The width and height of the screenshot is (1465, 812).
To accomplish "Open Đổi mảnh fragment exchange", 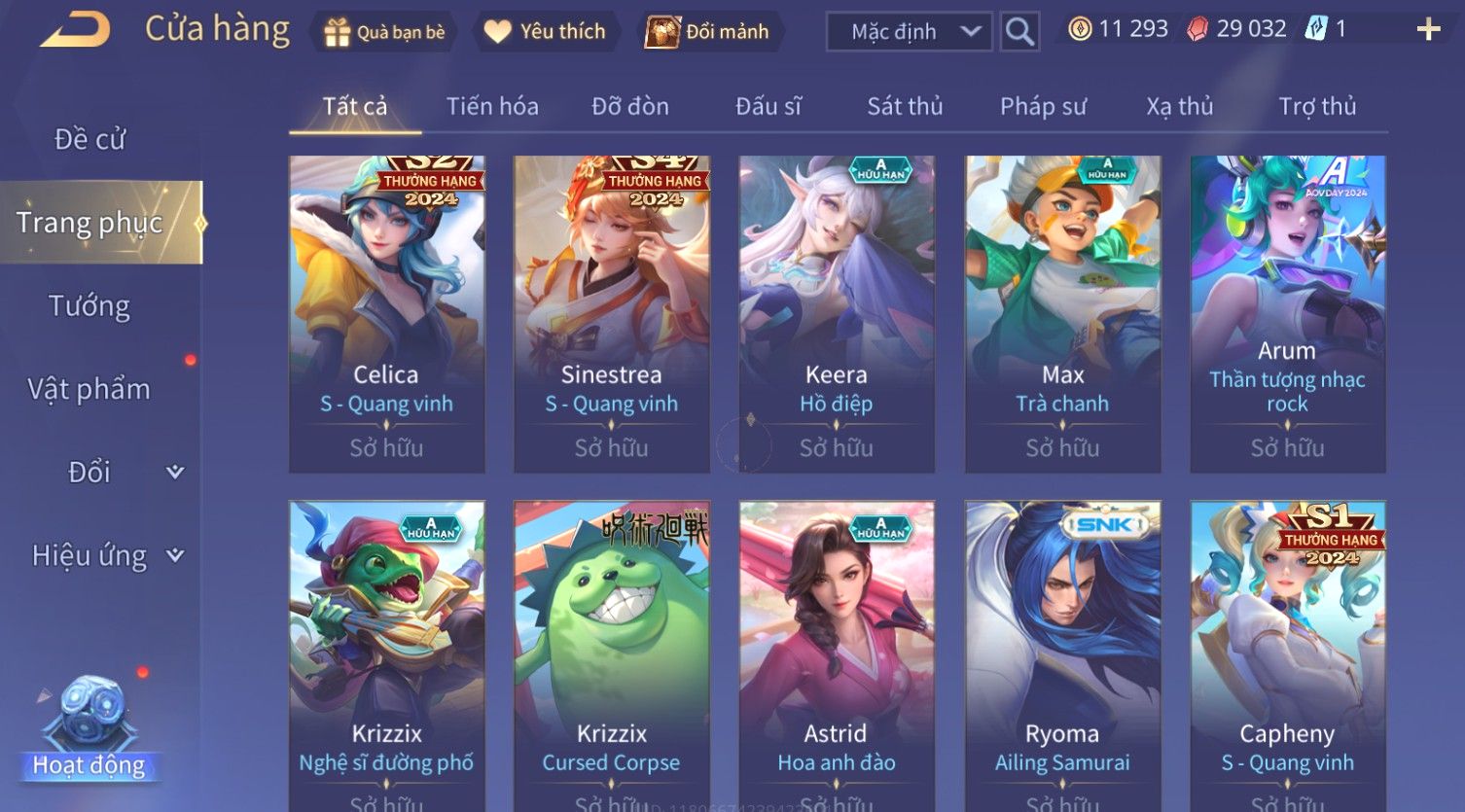I will [x=711, y=32].
